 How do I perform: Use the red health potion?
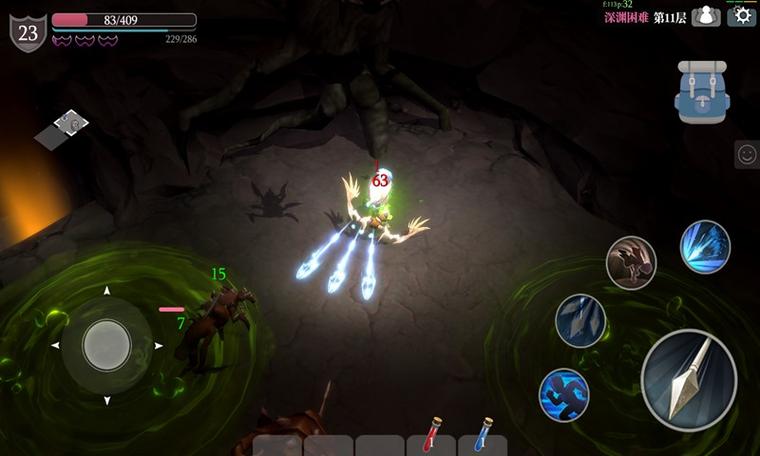432,436
